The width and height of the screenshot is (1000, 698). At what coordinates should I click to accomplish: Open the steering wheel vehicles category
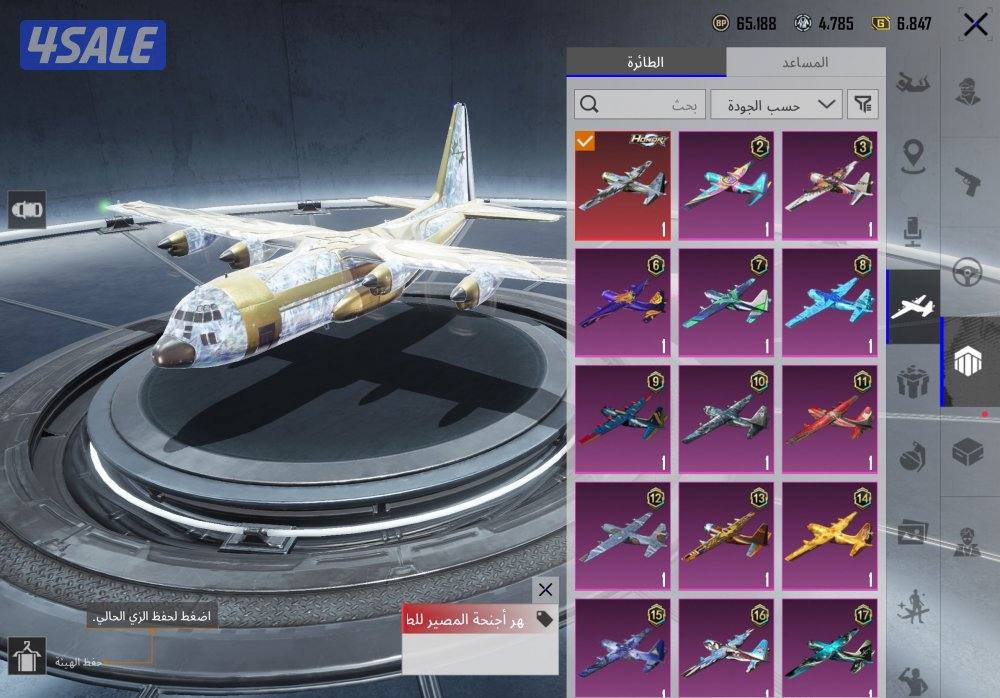(x=966, y=272)
